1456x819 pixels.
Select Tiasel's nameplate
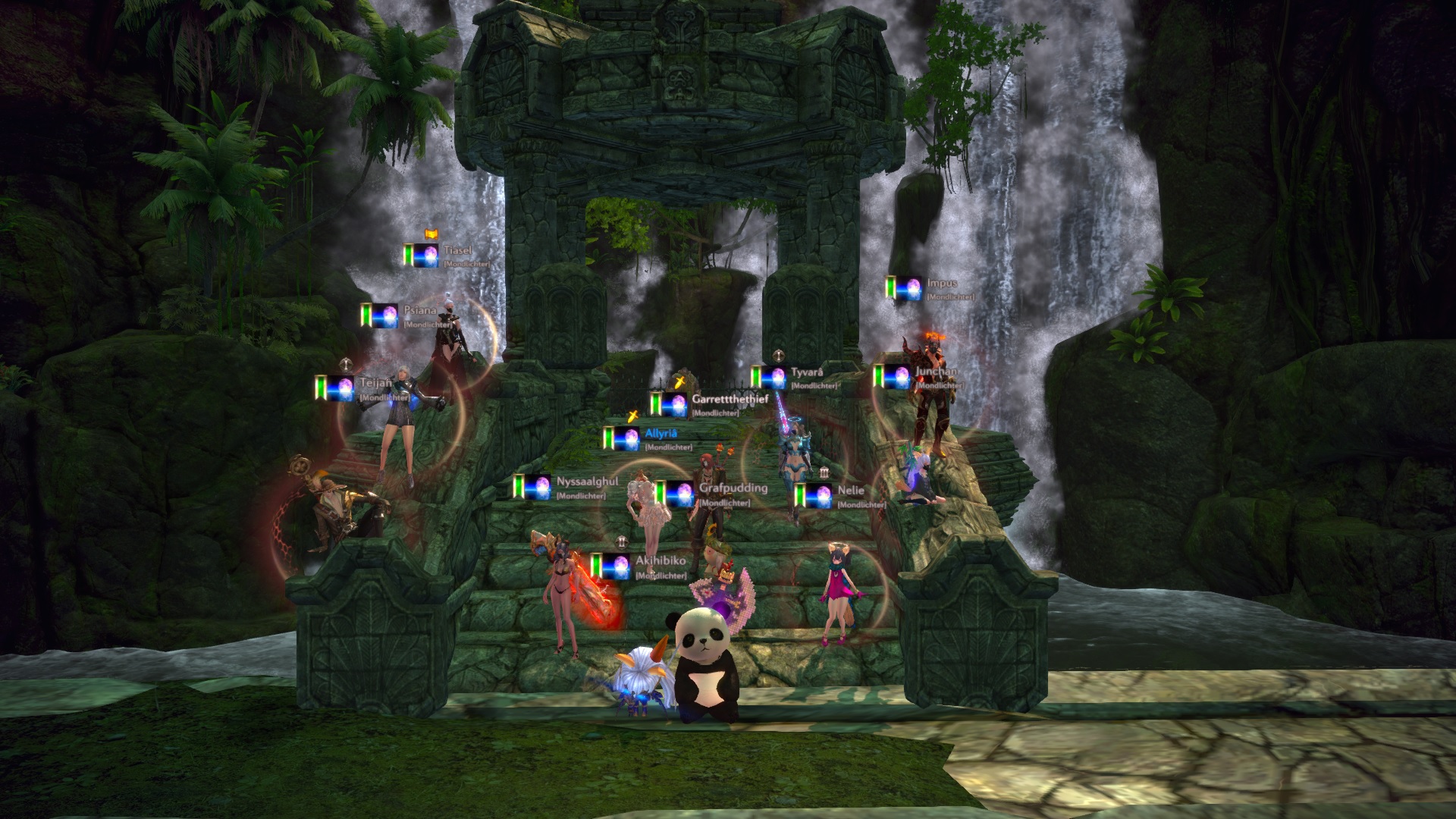pos(457,250)
